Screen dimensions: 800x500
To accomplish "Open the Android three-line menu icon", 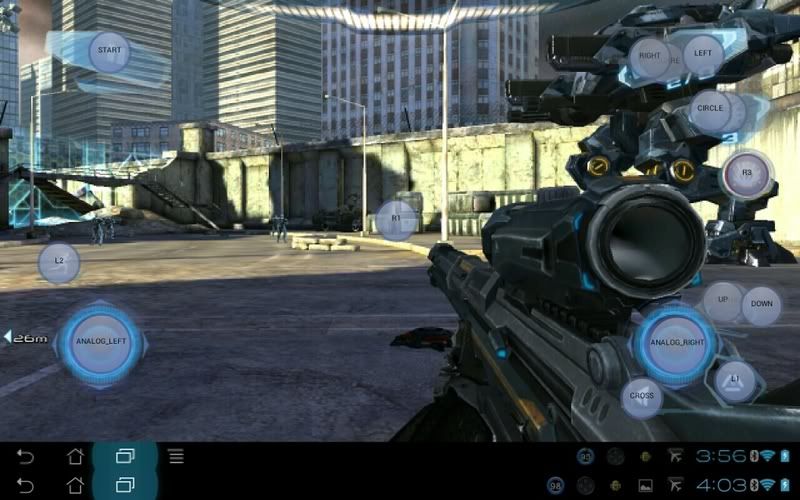I will 176,457.
